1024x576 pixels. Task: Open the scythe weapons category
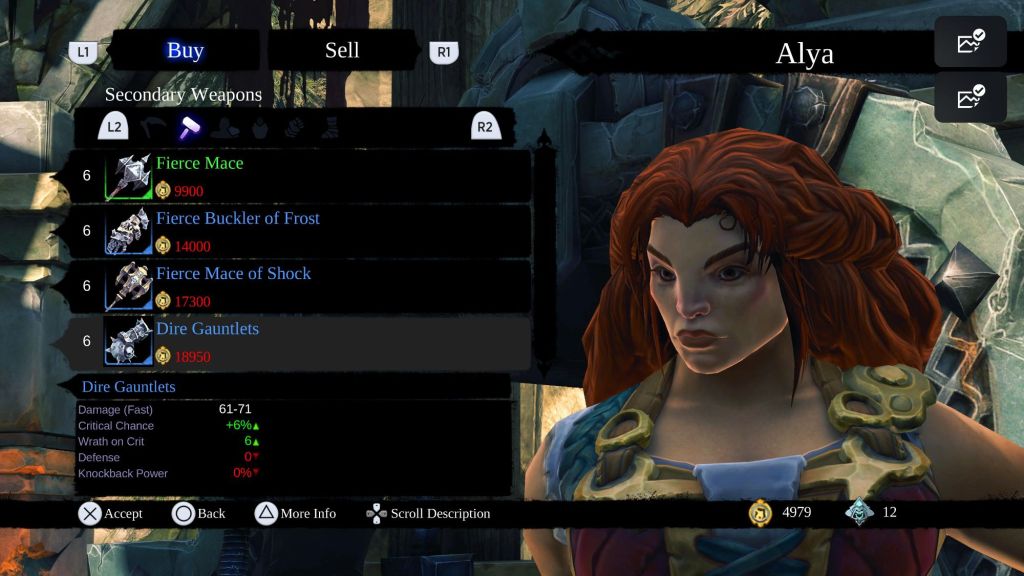pyautogui.click(x=153, y=127)
